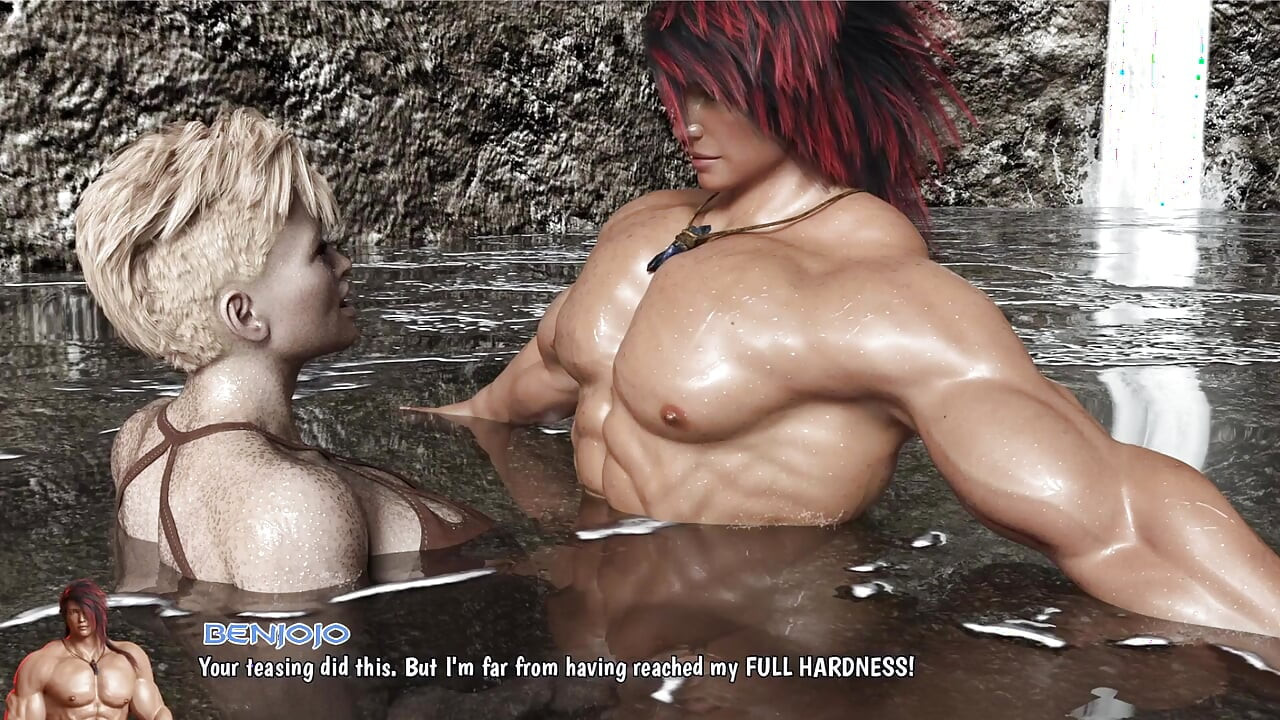Select the BENJOJO name plate

point(274,634)
